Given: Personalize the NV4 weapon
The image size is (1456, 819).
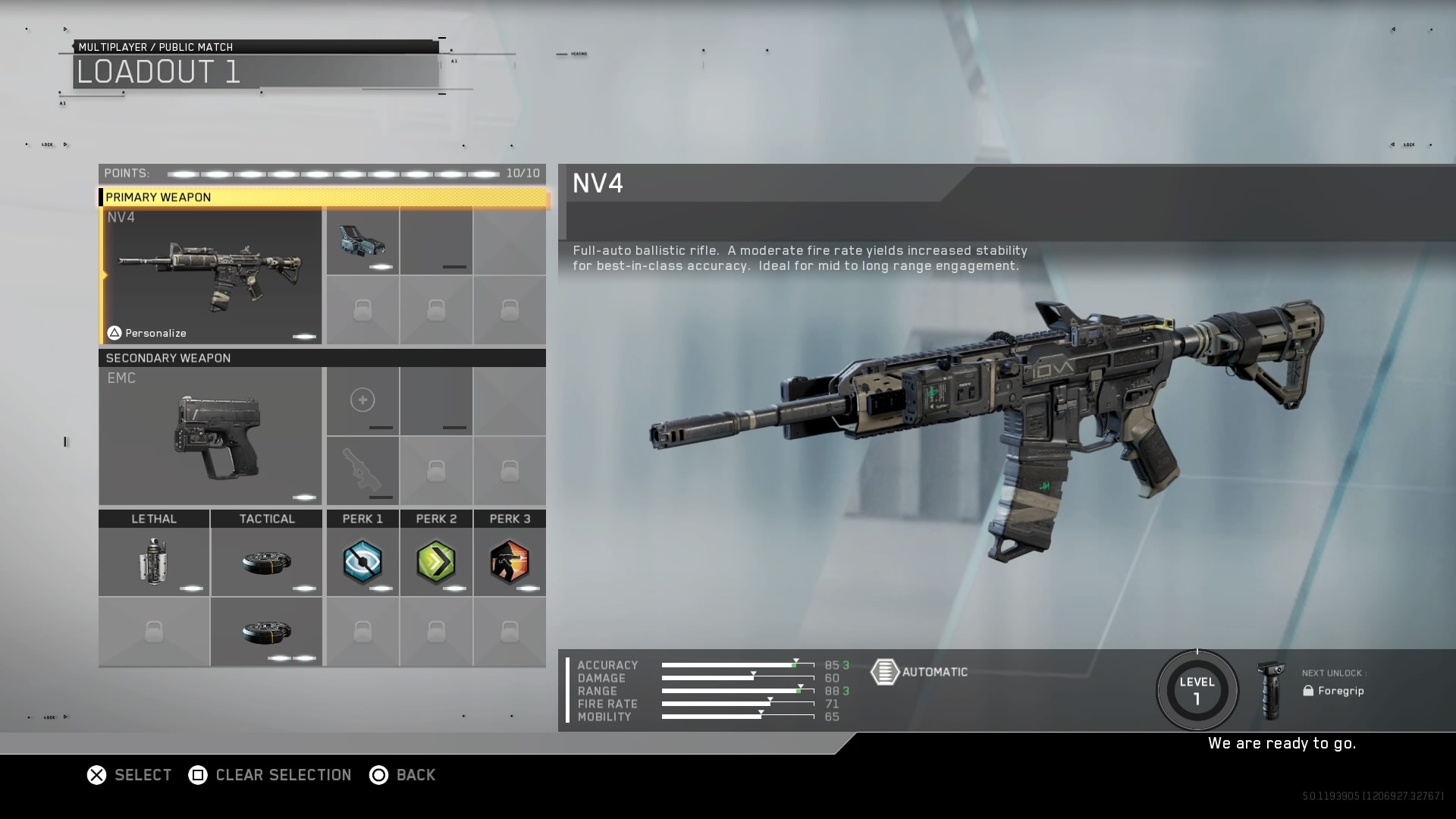Looking at the screenshot, I should 147,333.
